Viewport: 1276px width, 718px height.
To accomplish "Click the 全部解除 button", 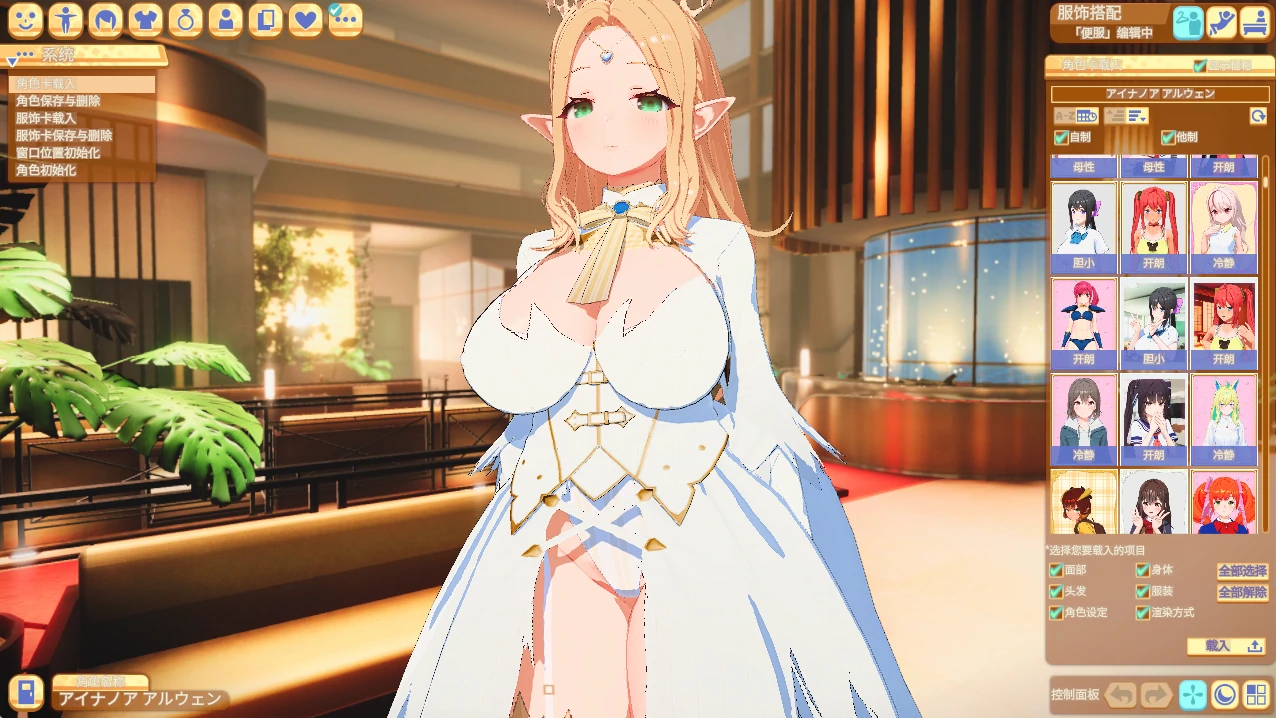I will click(x=1242, y=592).
